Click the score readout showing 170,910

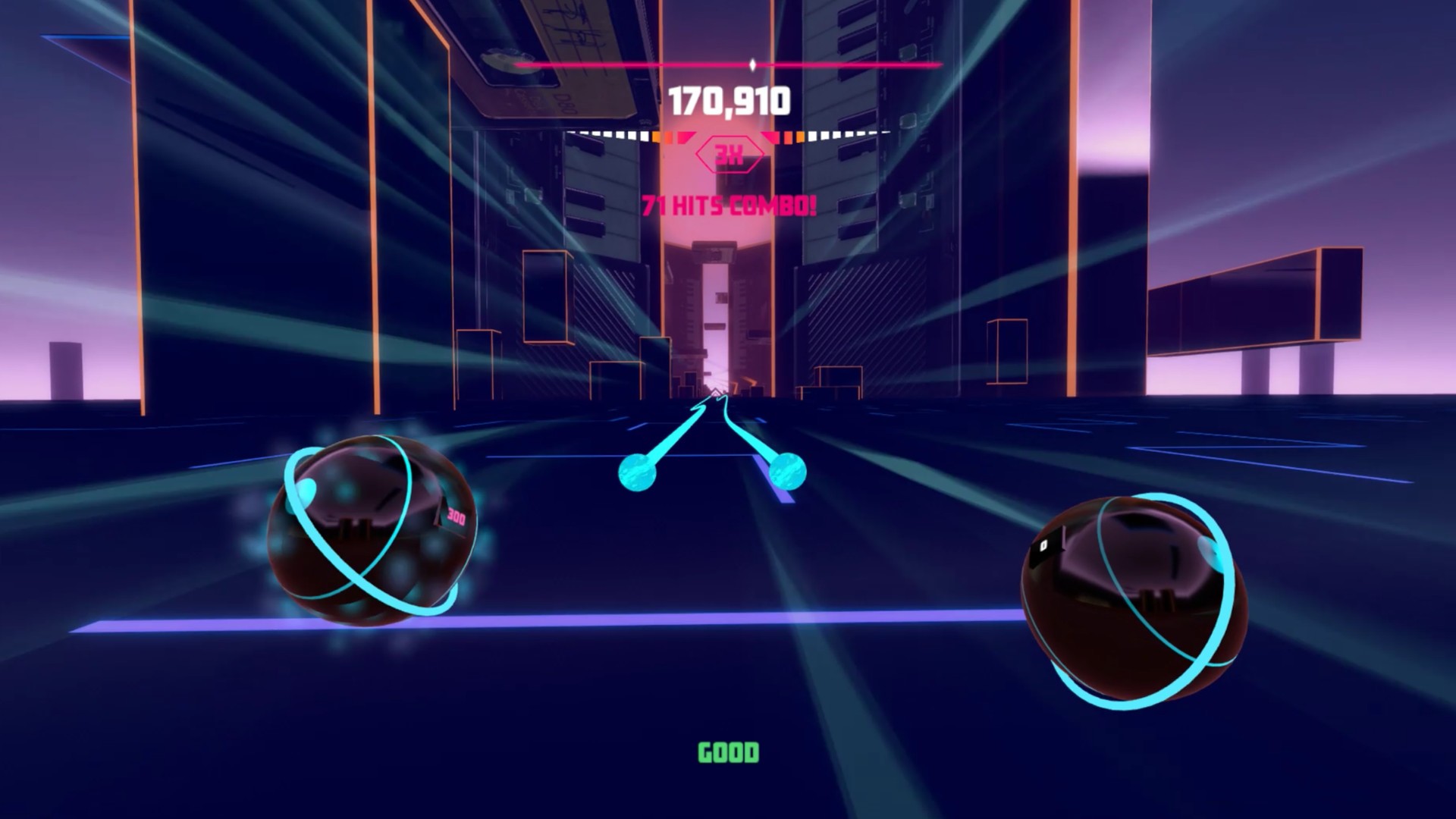point(729,98)
